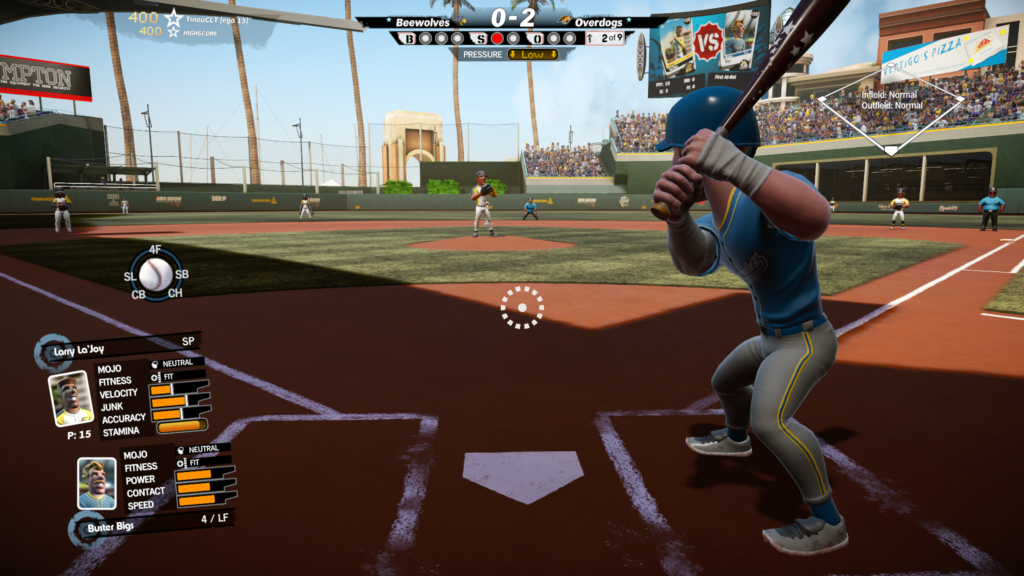
Task: Choose the CH changeup pitch label
Action: [175, 294]
